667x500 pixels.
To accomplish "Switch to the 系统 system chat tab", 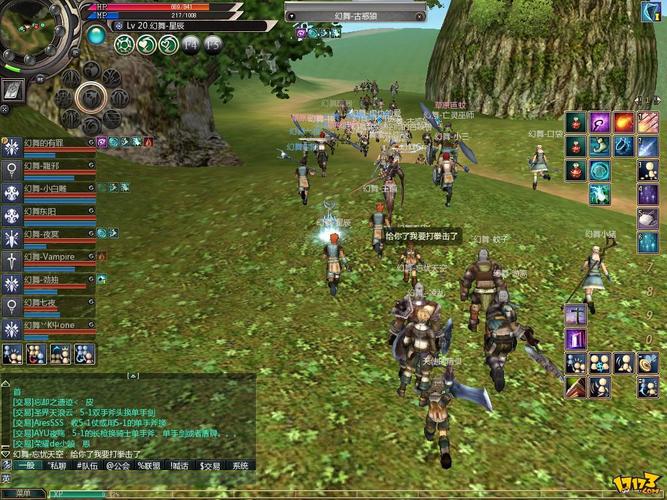I will (241, 465).
